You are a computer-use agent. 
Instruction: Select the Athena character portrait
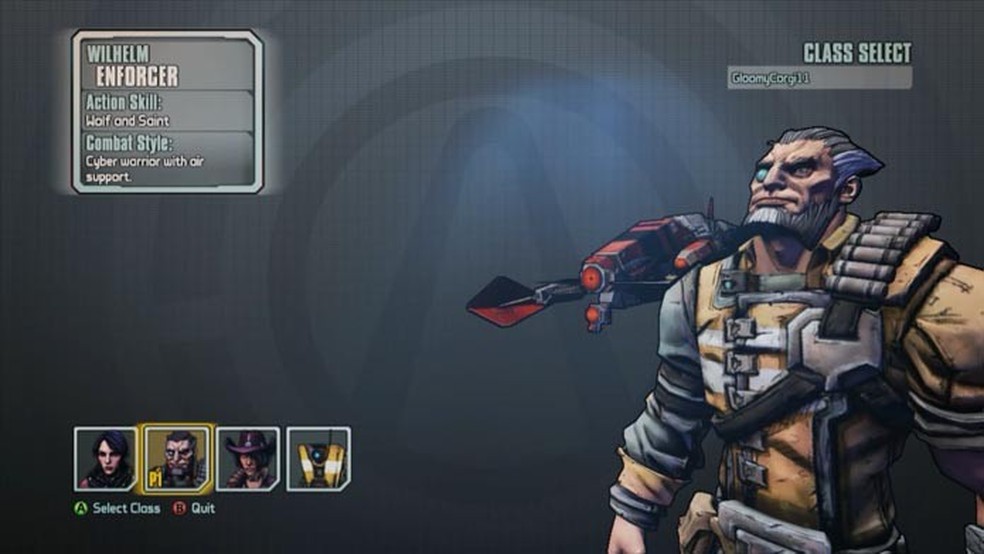105,459
